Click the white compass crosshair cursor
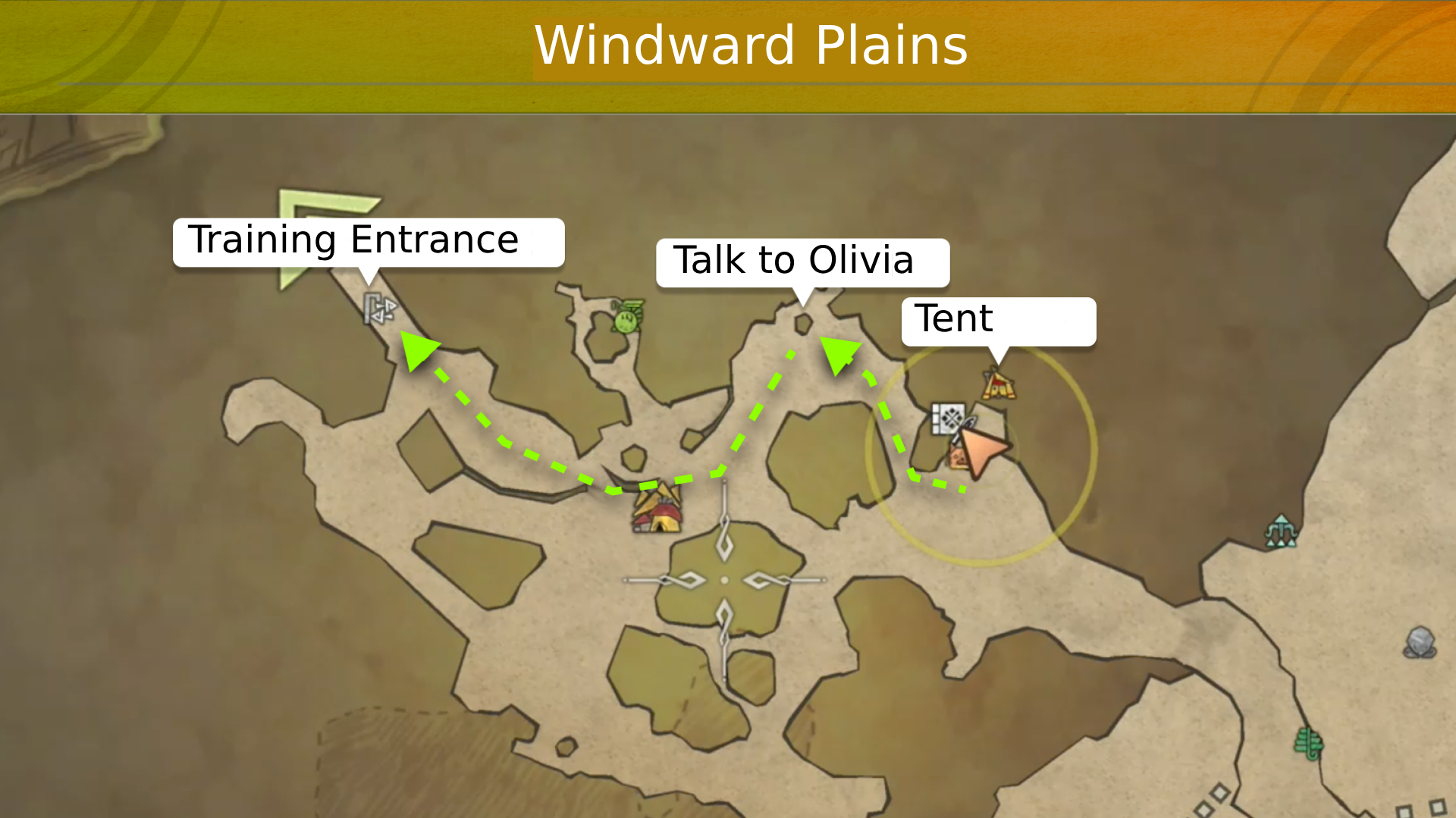This screenshot has height=818, width=1456. pyautogui.click(x=724, y=580)
